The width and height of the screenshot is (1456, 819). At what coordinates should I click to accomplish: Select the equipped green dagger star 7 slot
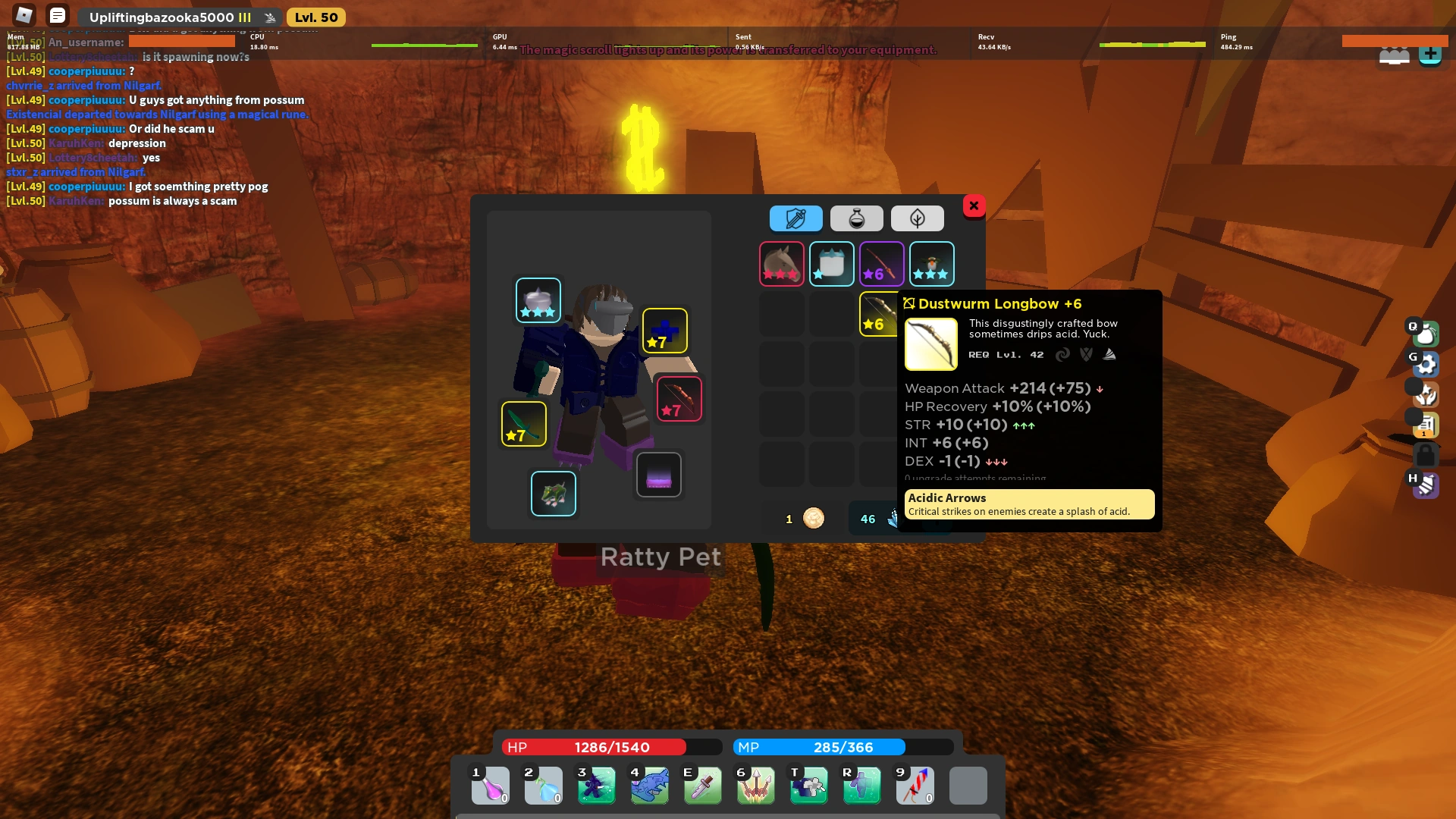click(523, 424)
